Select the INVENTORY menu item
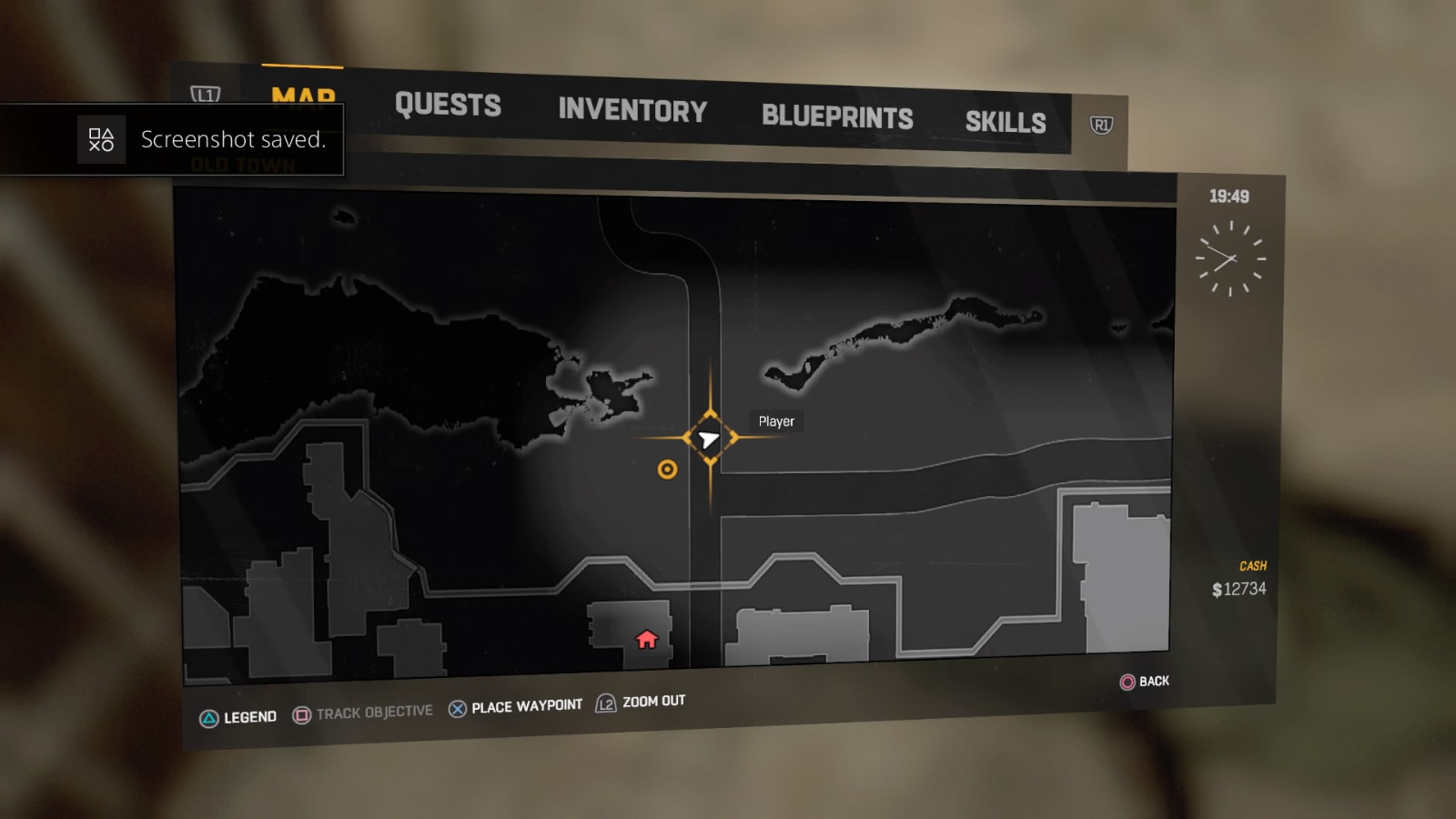 pyautogui.click(x=632, y=111)
